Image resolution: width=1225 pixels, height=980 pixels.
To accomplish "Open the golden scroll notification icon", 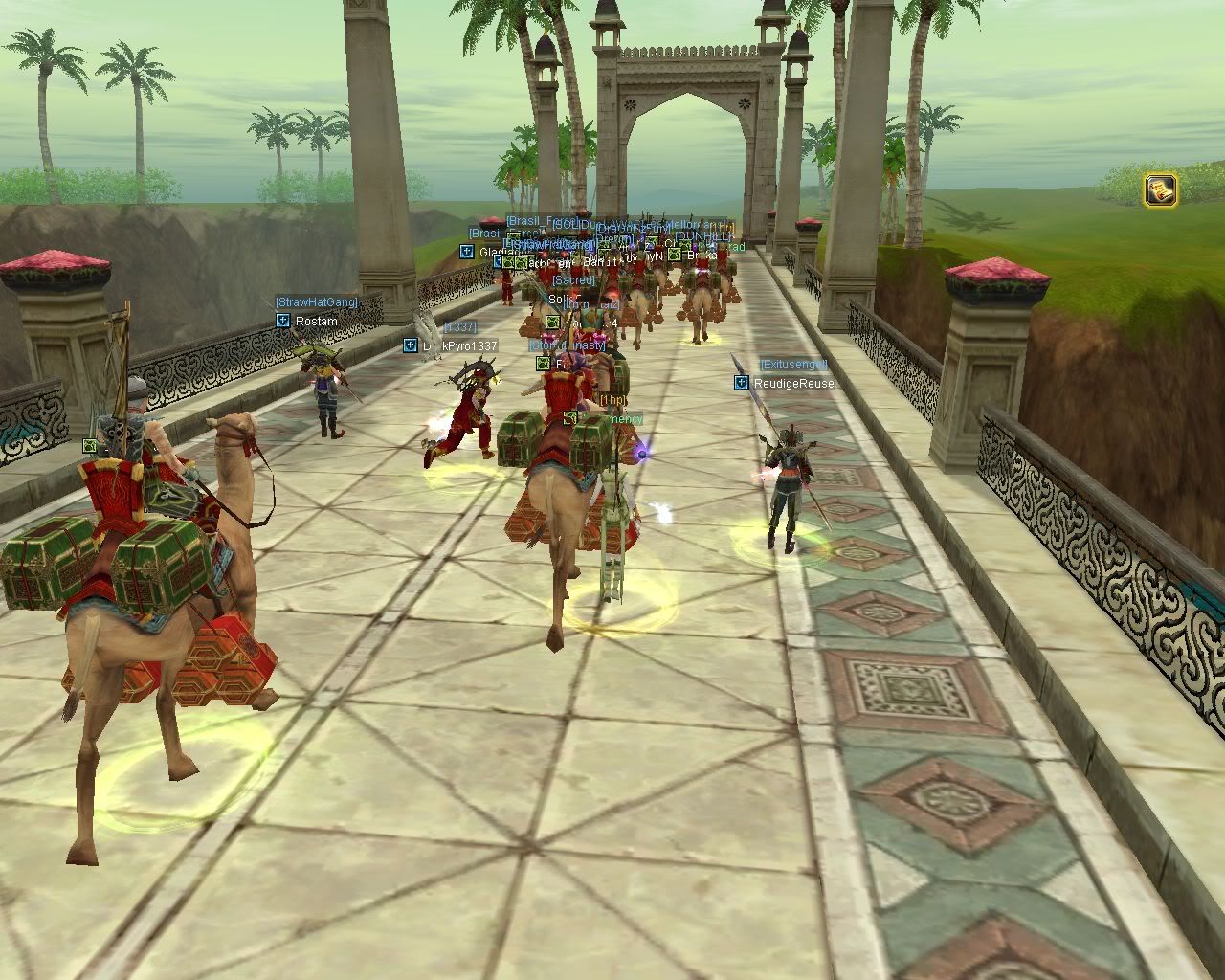I will (1160, 189).
